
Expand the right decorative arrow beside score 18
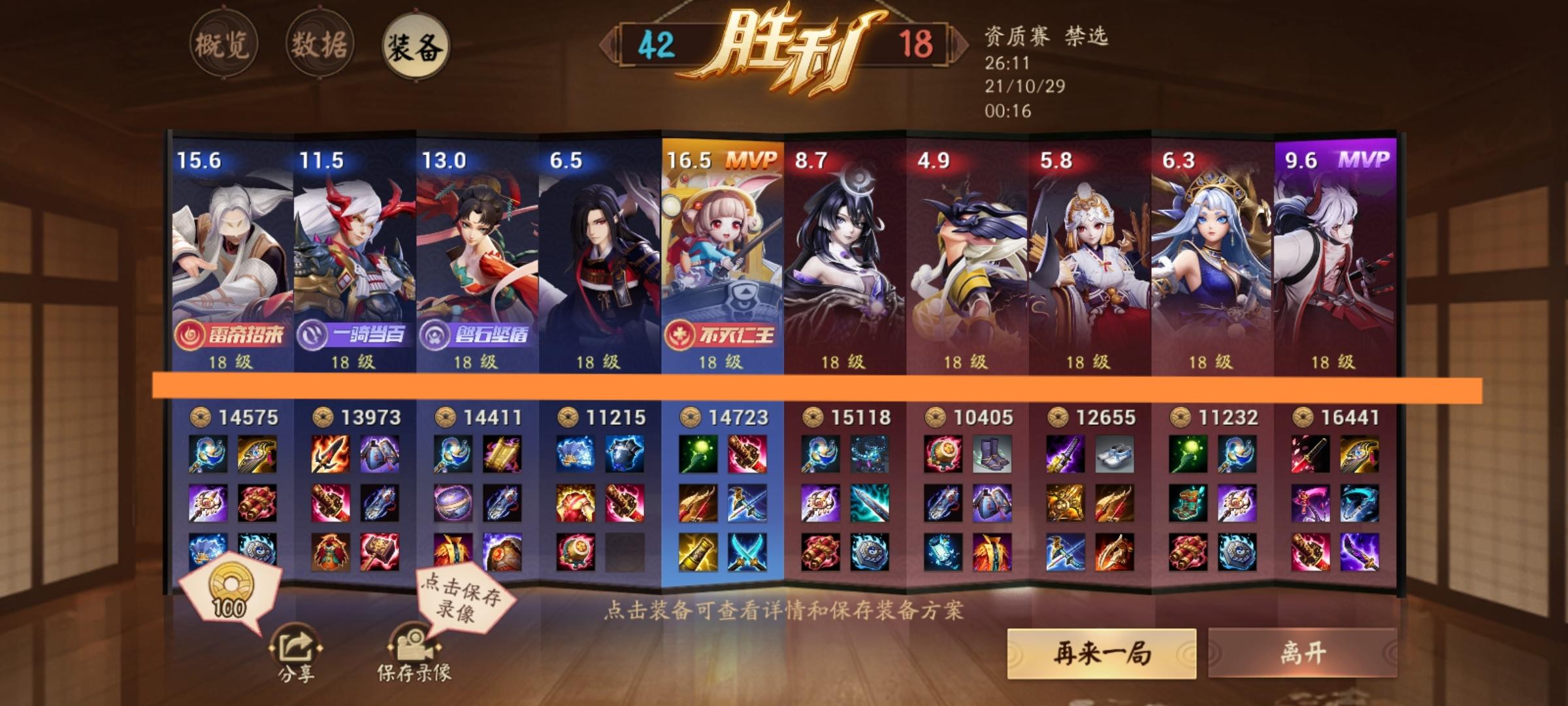coord(958,46)
